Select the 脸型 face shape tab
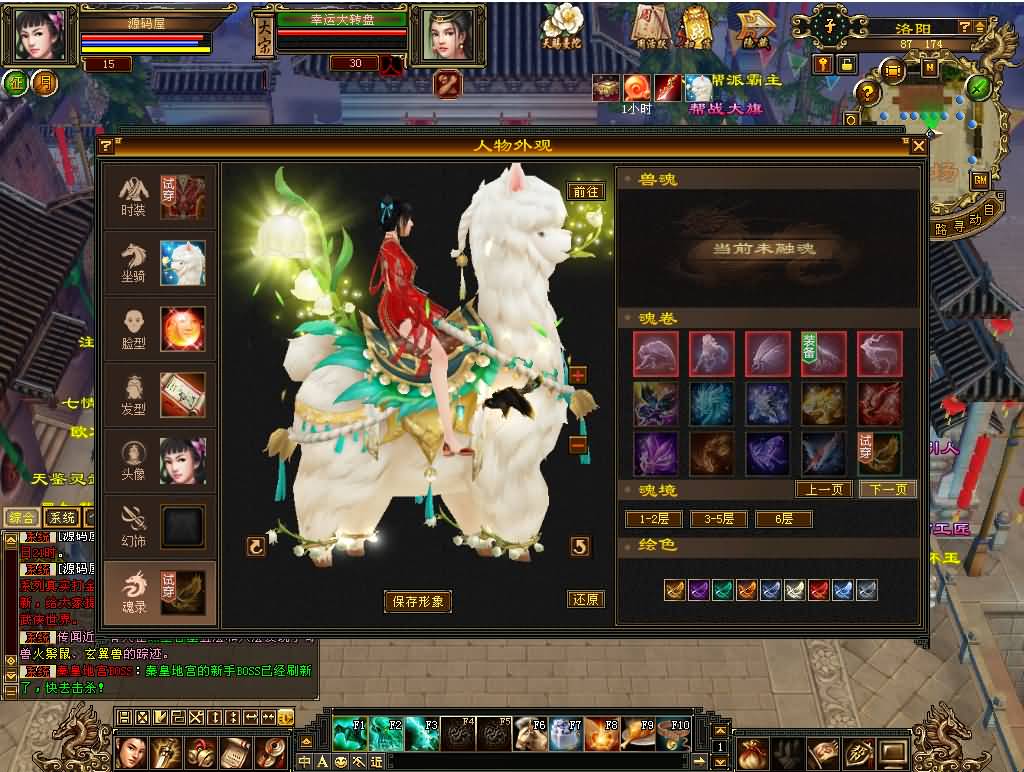The width and height of the screenshot is (1024, 772). [160, 328]
